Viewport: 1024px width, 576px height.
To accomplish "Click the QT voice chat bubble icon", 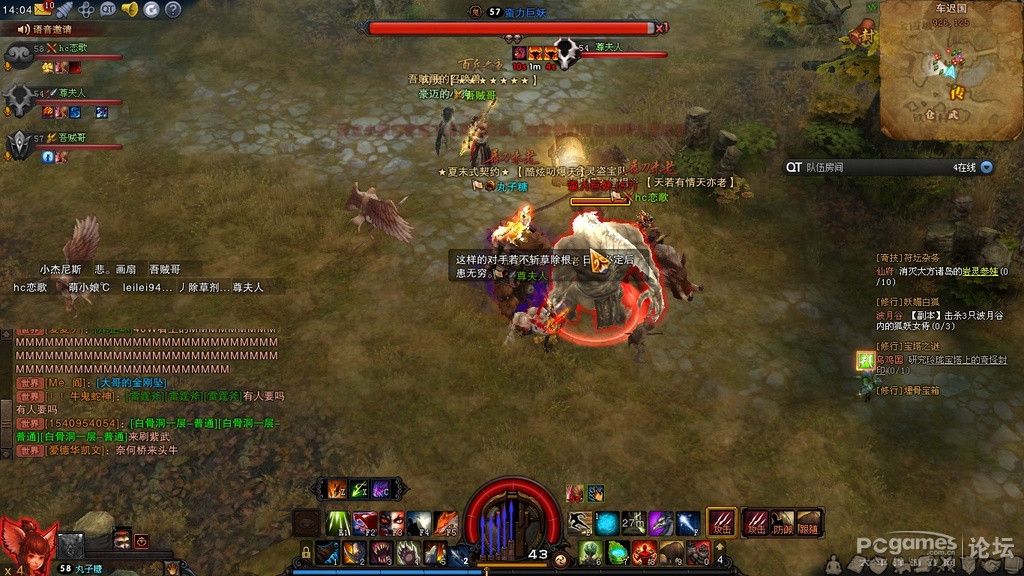I will tap(108, 9).
